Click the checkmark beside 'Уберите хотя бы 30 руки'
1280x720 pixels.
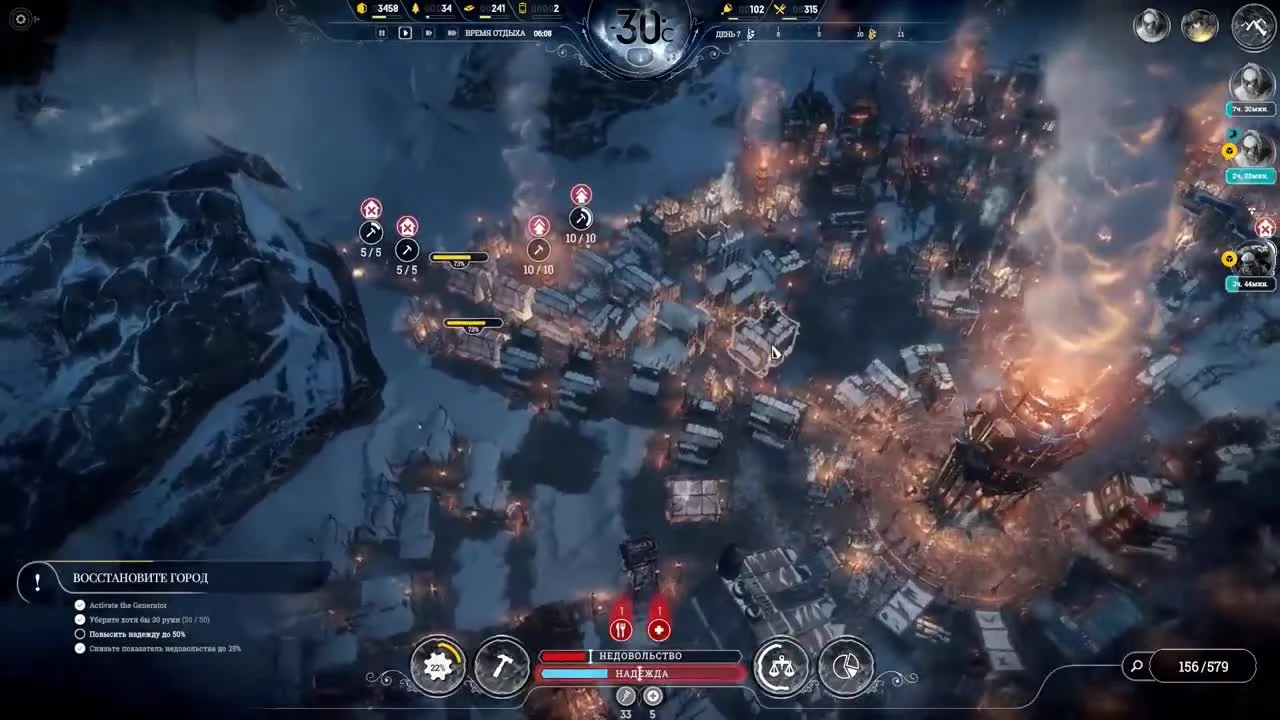click(x=80, y=618)
